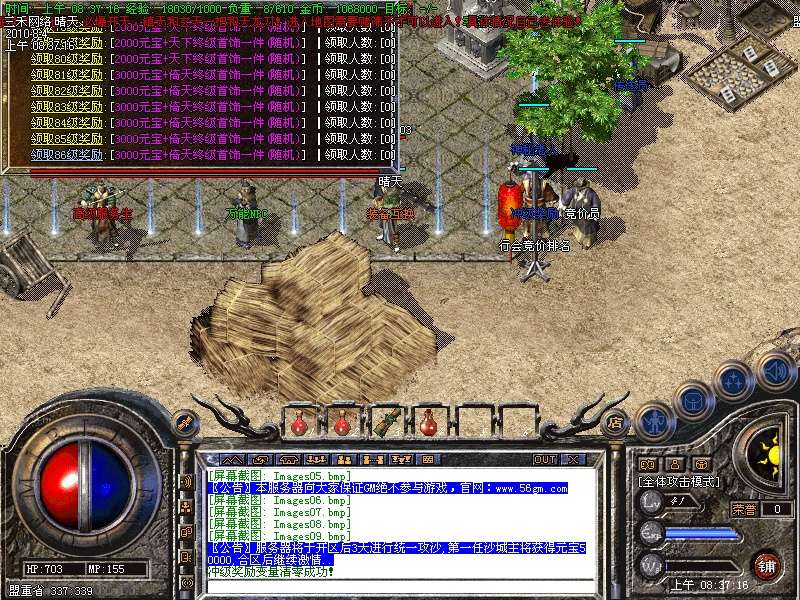Open the bag round button

pyautogui.click(x=694, y=399)
